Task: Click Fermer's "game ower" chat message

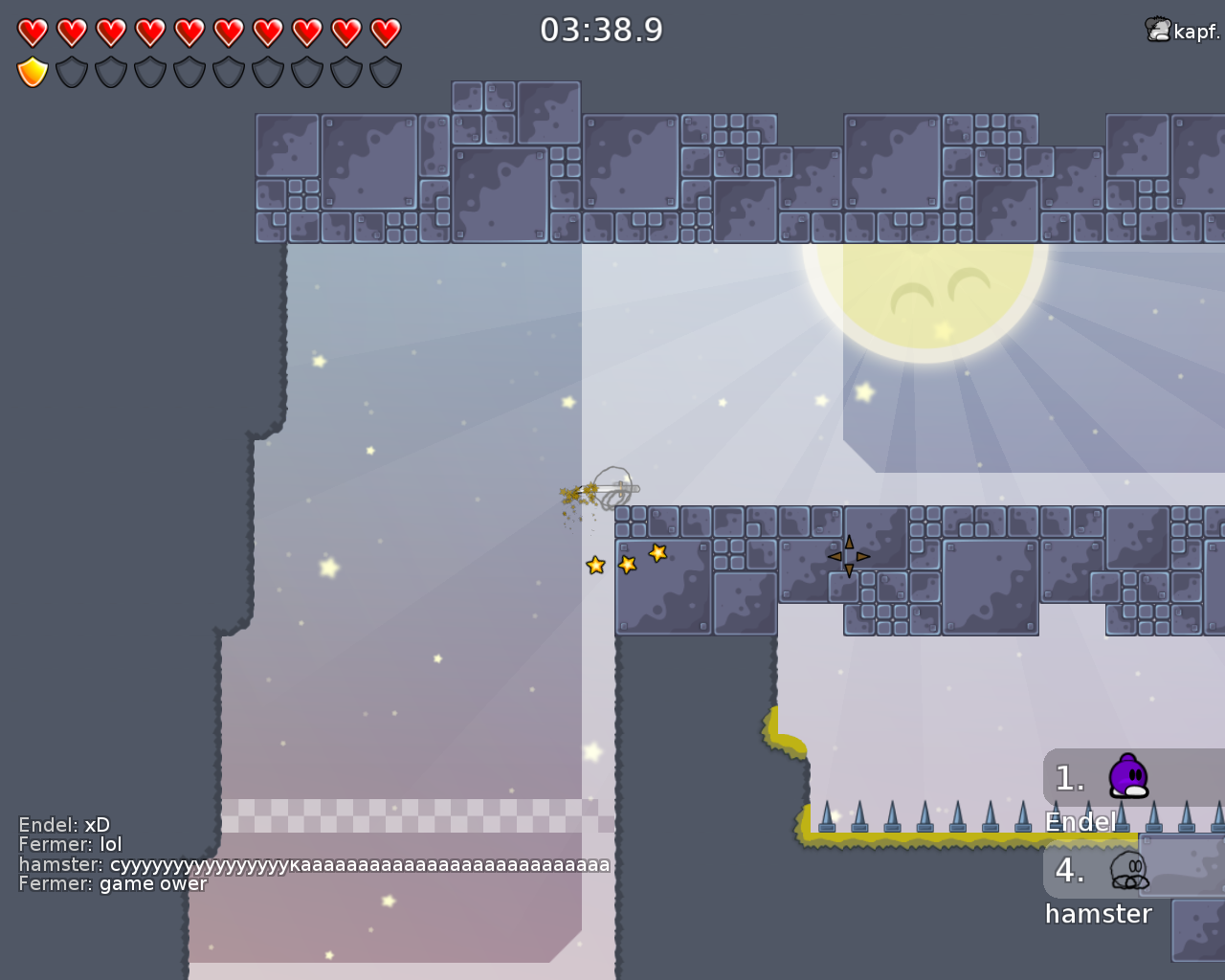Action: (x=113, y=883)
